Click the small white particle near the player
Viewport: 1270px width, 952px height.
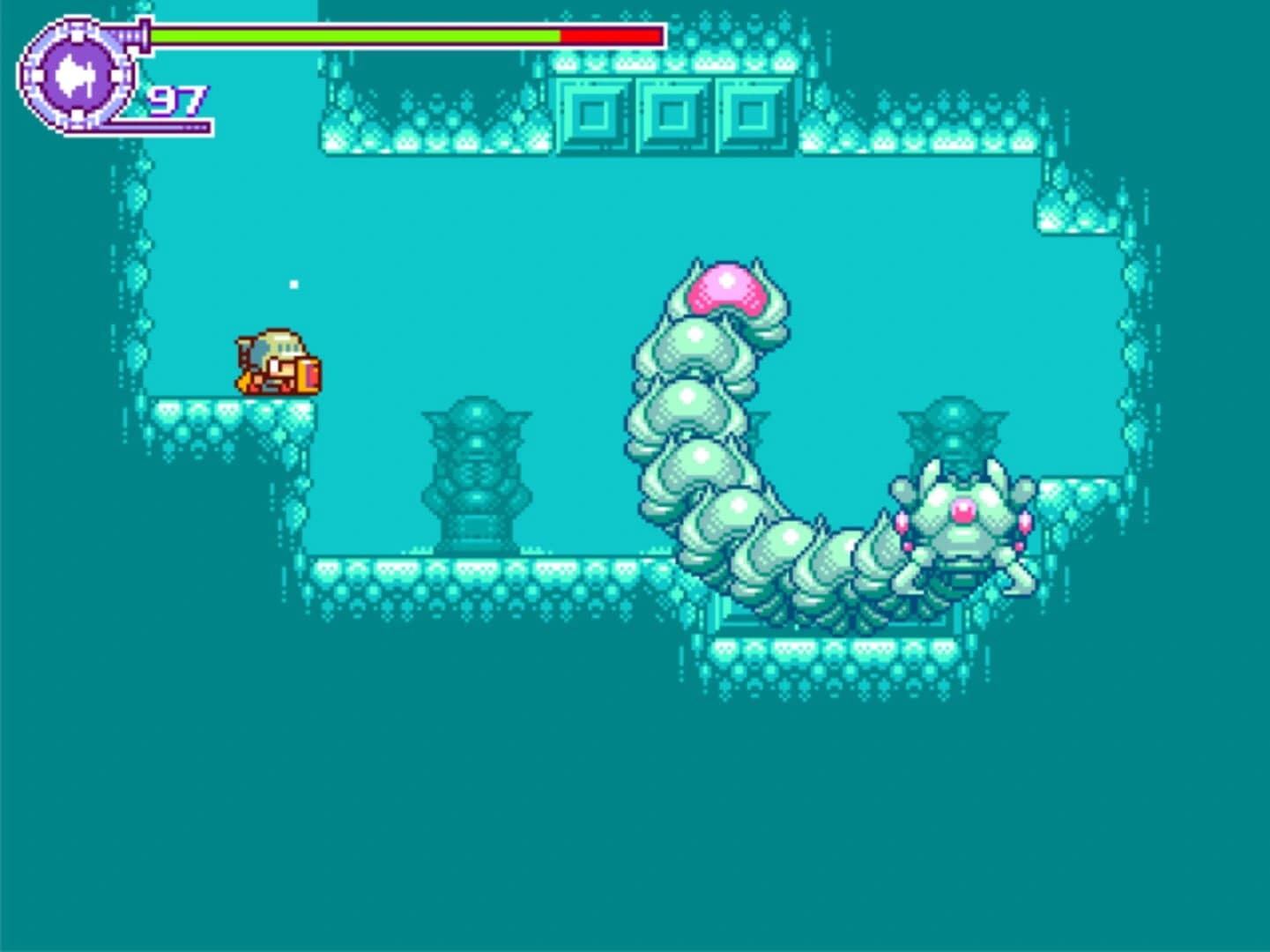293,285
